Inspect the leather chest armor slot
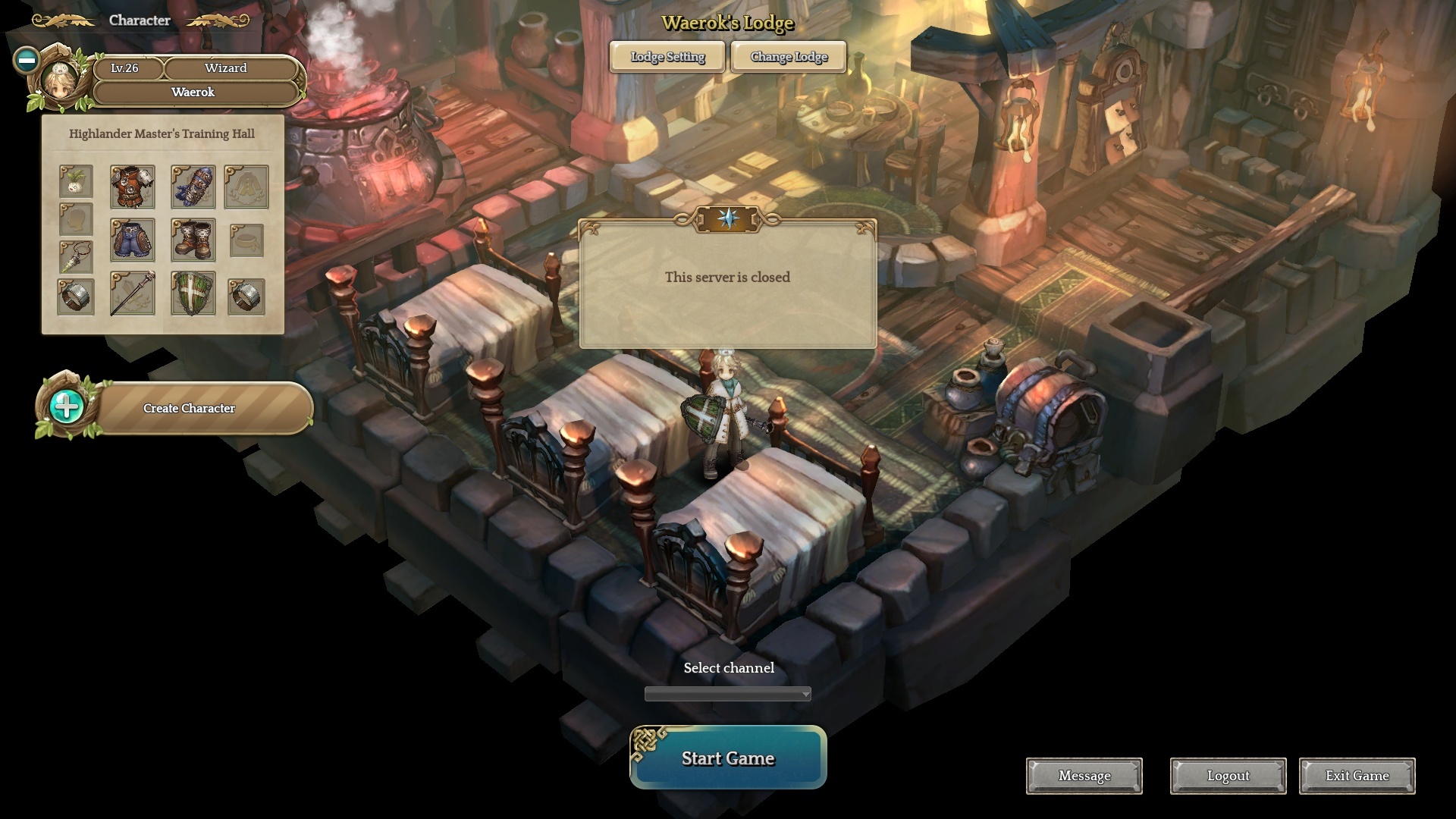This screenshot has height=819, width=1456. click(x=133, y=187)
